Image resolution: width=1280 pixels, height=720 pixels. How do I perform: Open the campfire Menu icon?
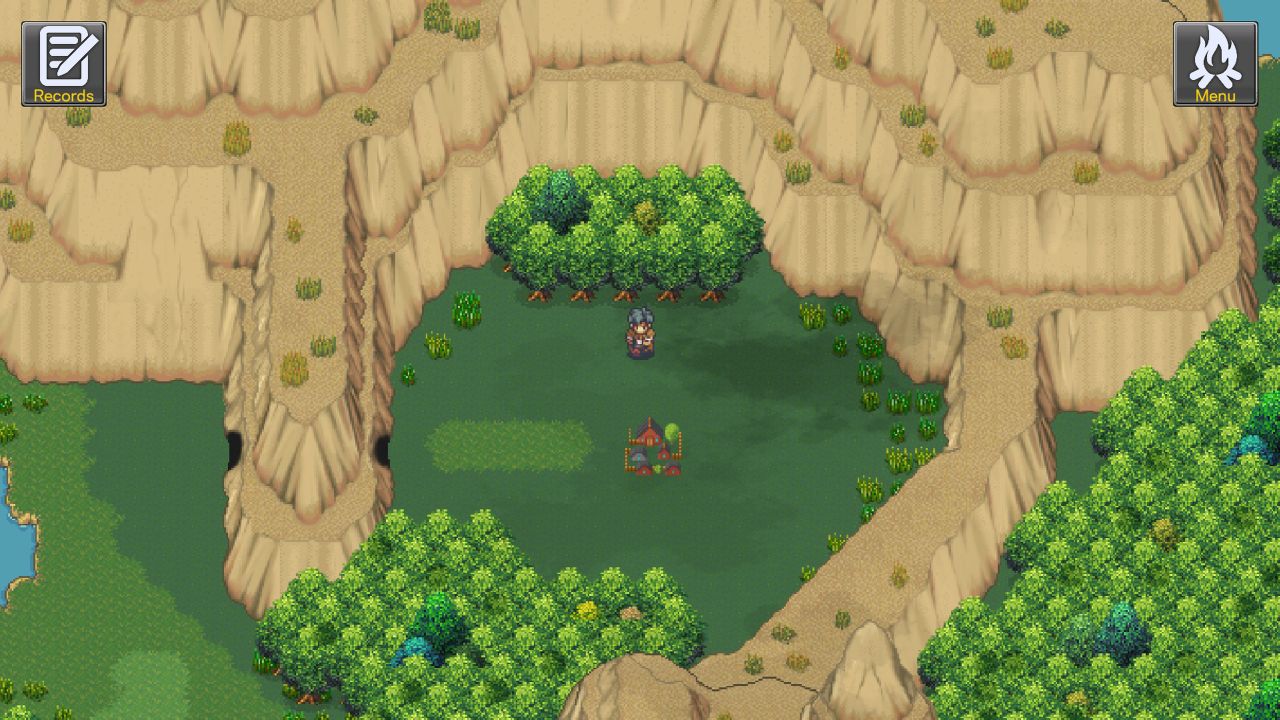tap(1215, 60)
